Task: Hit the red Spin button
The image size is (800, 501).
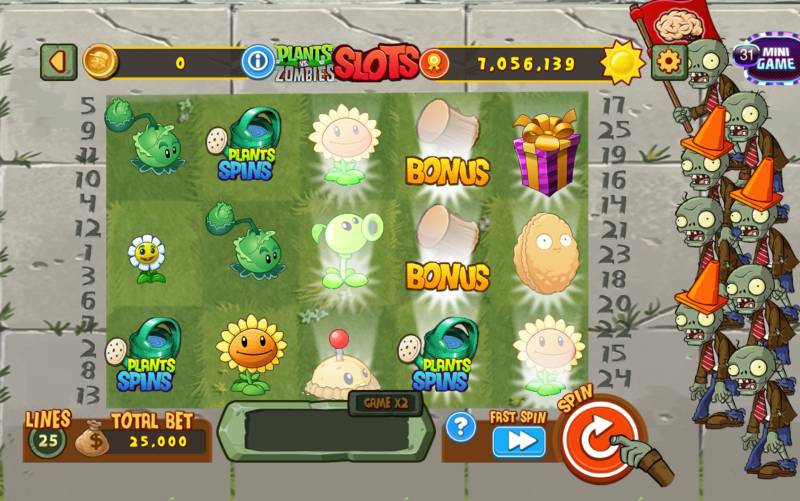Action: click(x=599, y=439)
